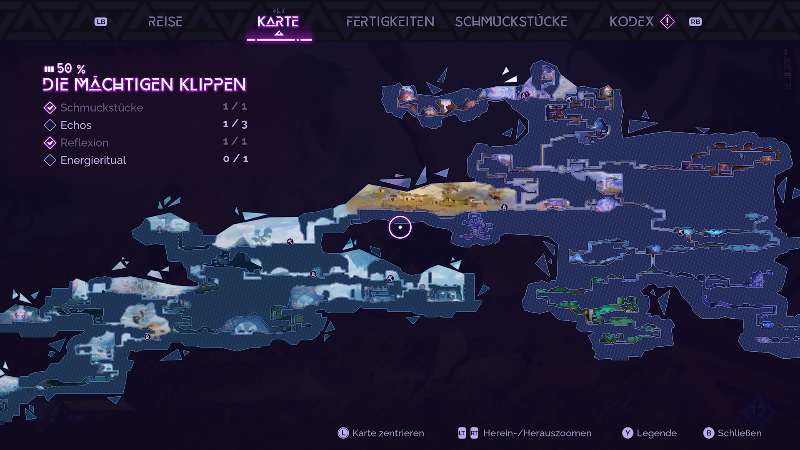Select the Karte tab
This screenshot has height=450, width=800.
278,21
